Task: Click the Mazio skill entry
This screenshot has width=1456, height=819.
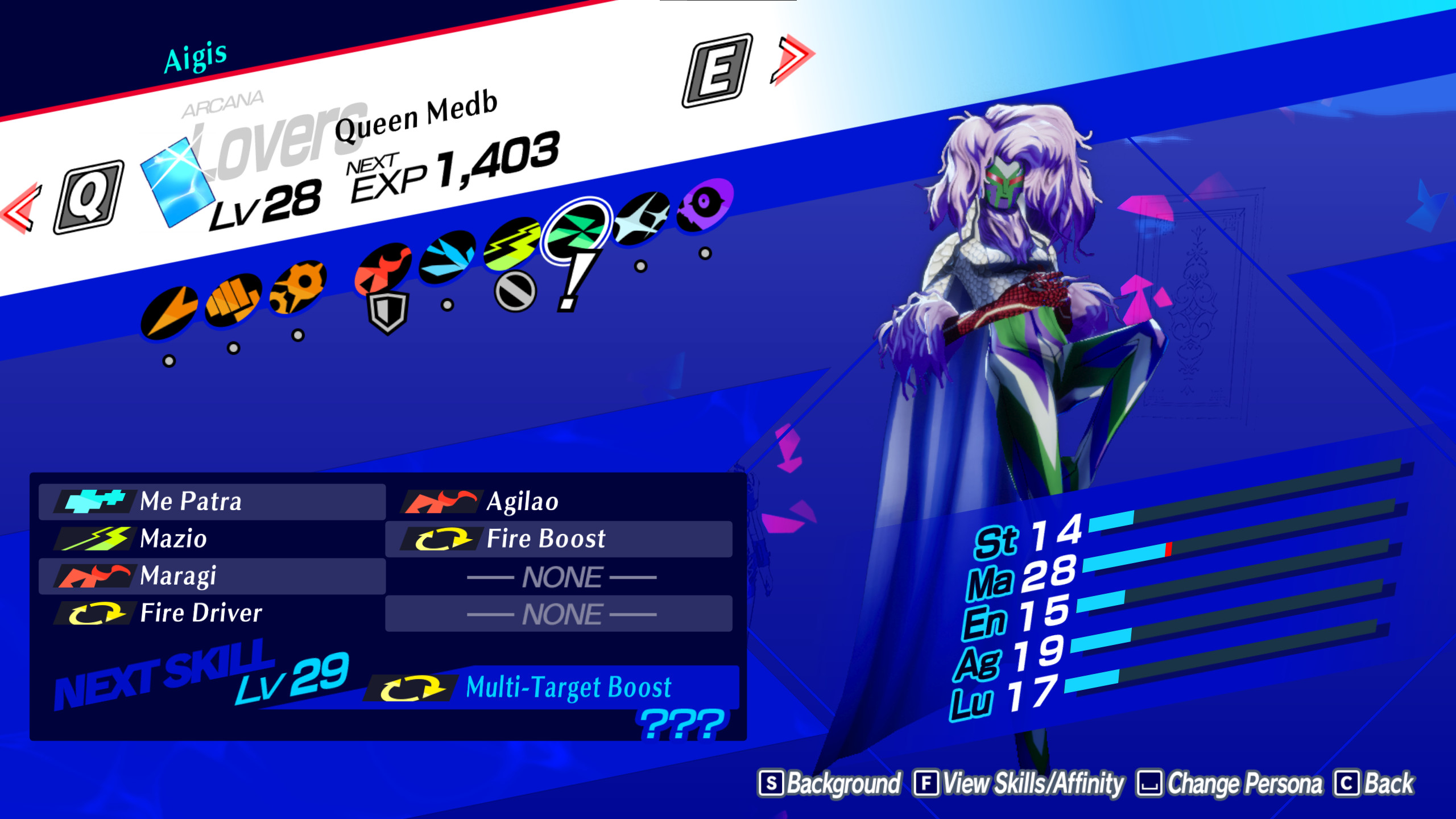Action: click(173, 539)
